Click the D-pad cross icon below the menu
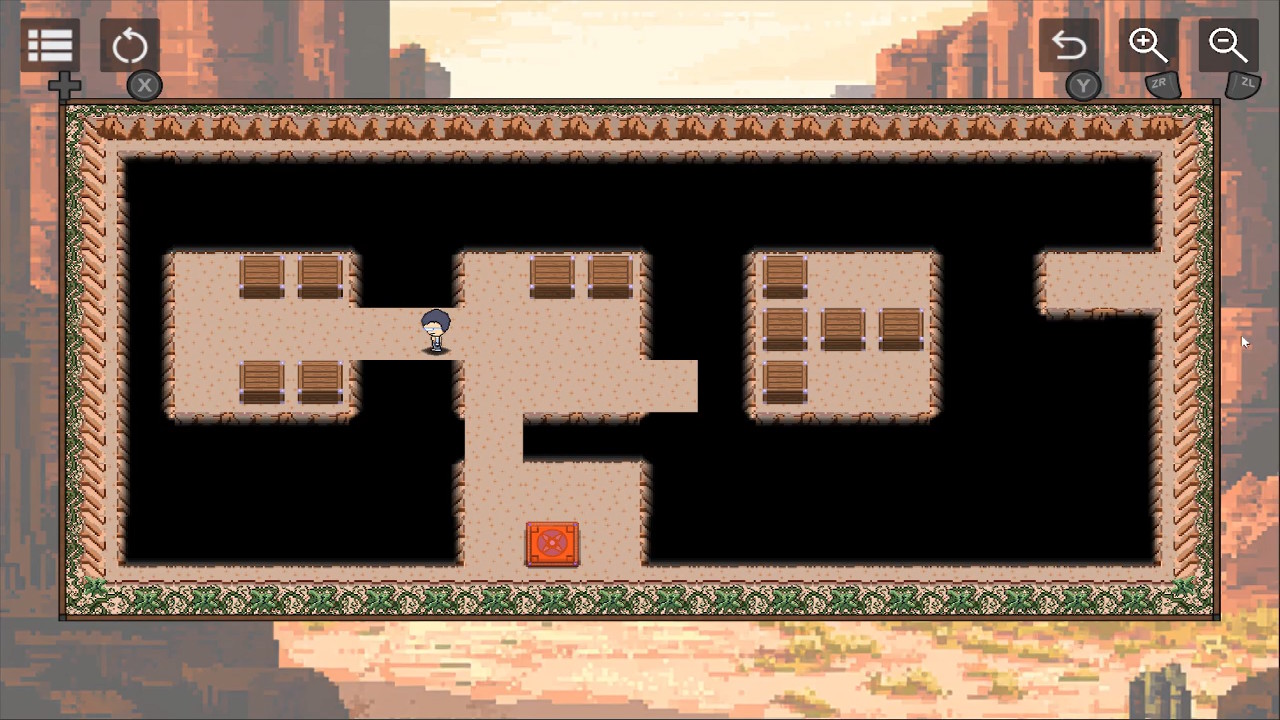Screen dimensions: 1280x720 point(64,86)
